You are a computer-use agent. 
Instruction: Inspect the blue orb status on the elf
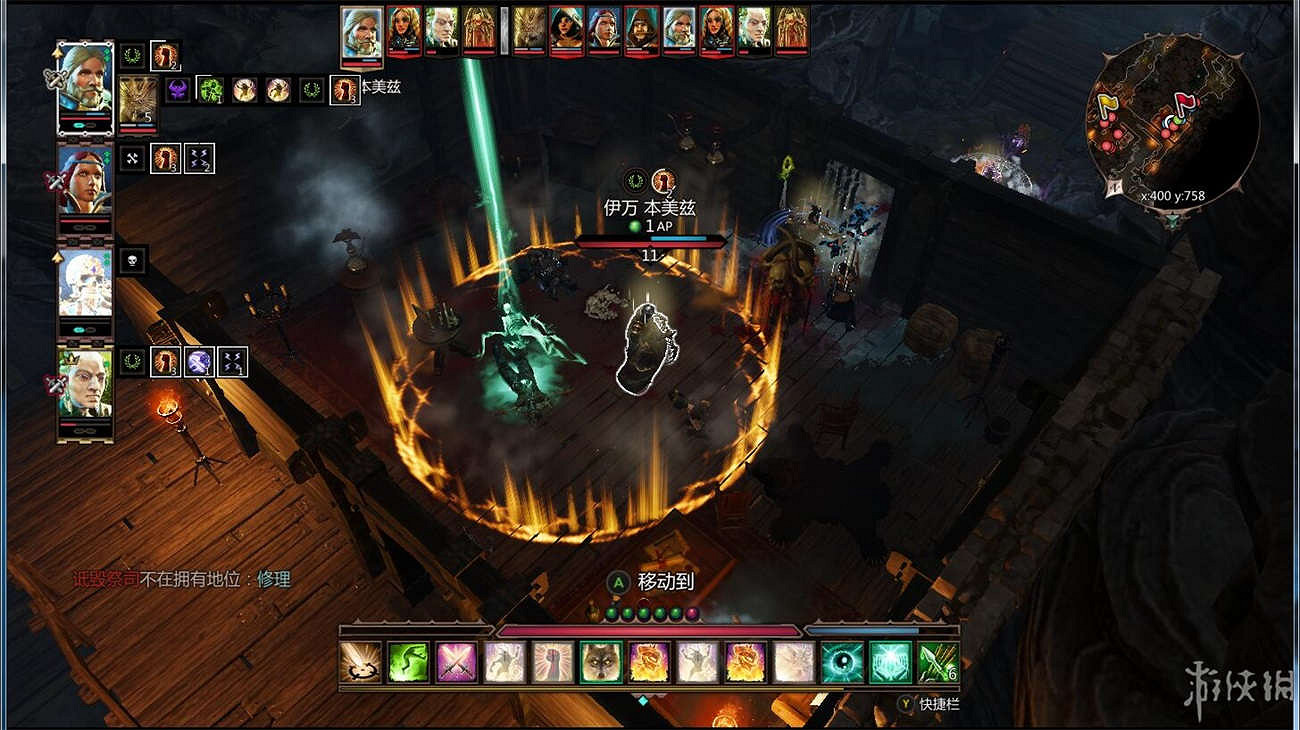pos(198,361)
